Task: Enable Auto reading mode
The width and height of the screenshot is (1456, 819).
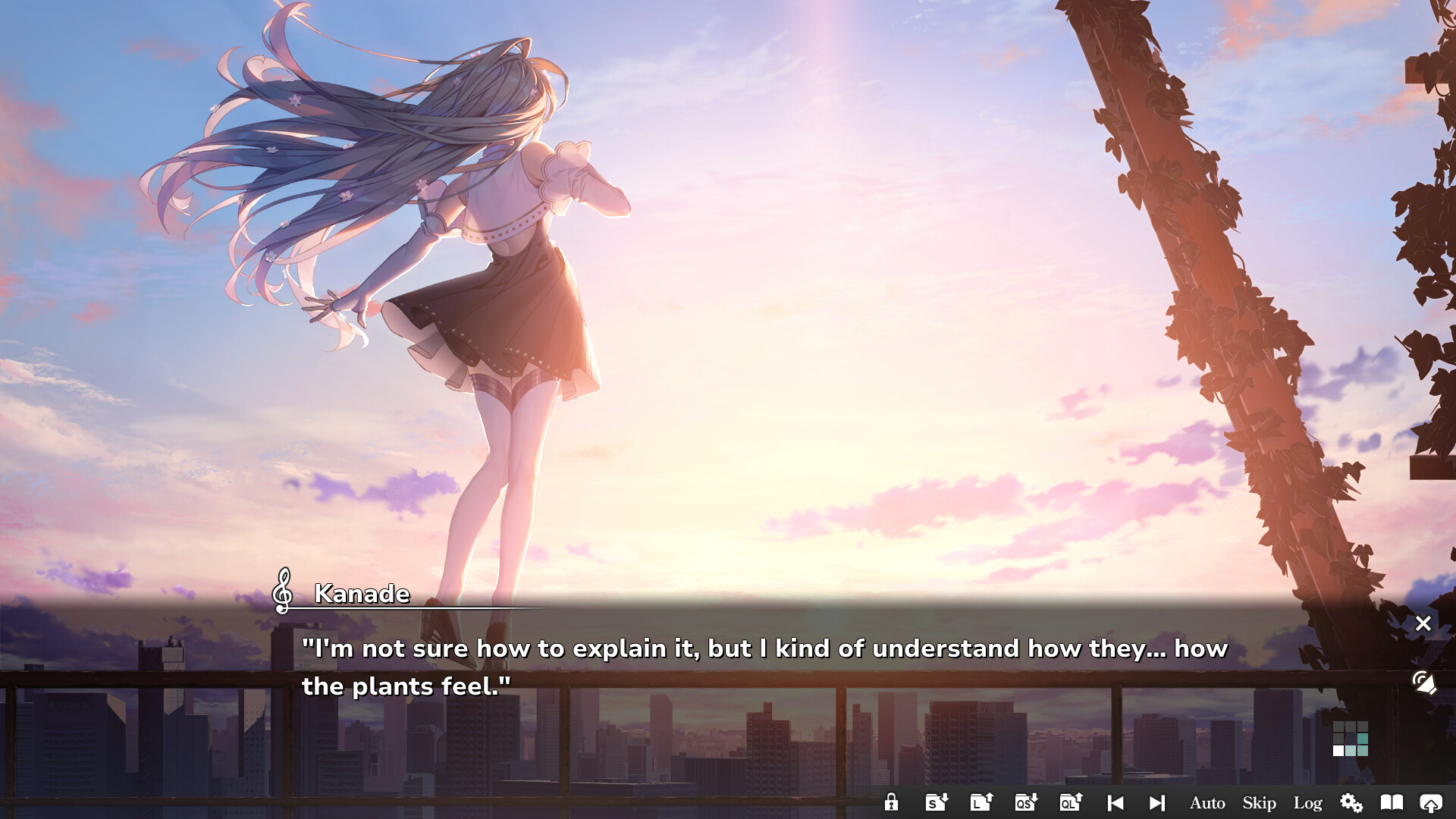Action: point(1207,802)
